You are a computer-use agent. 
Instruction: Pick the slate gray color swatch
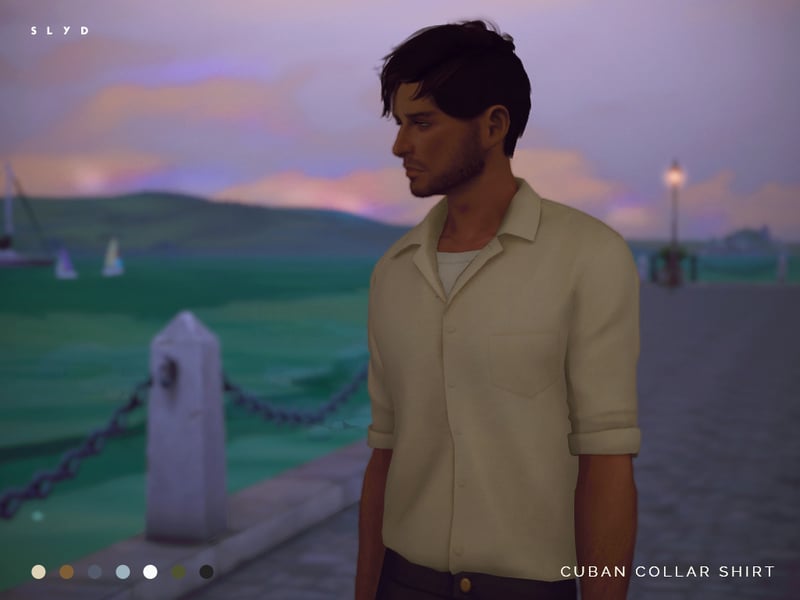(x=94, y=572)
